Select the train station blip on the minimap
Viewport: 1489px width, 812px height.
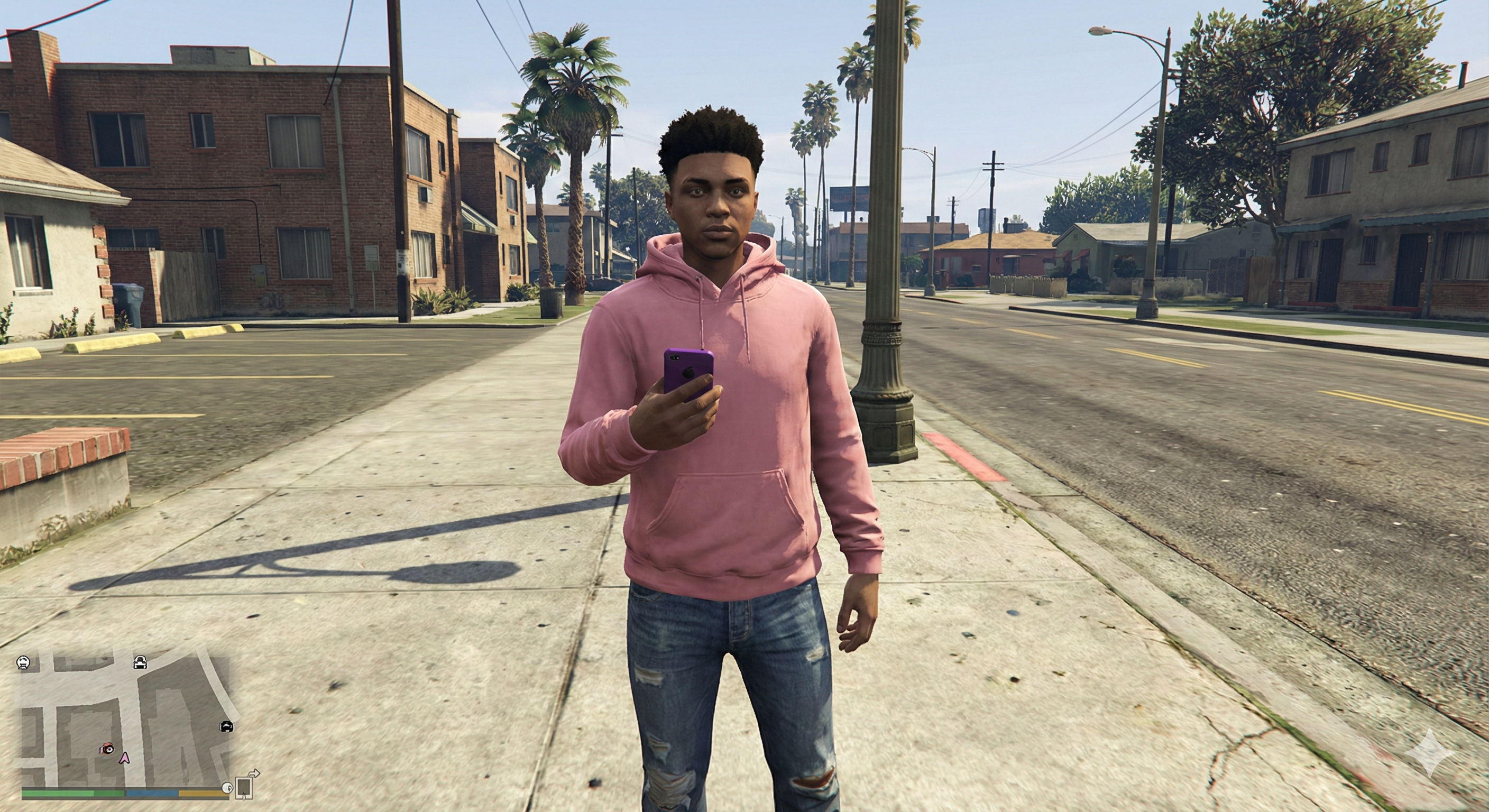(x=23, y=663)
